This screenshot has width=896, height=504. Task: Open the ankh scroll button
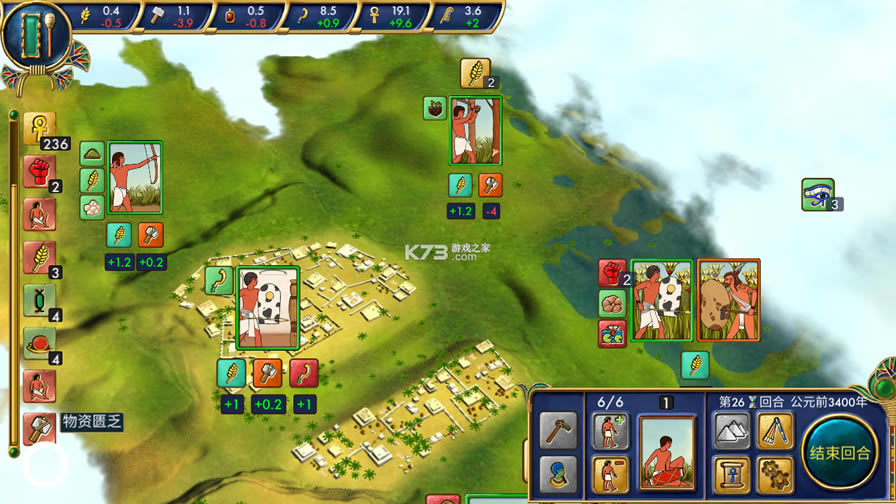click(731, 474)
